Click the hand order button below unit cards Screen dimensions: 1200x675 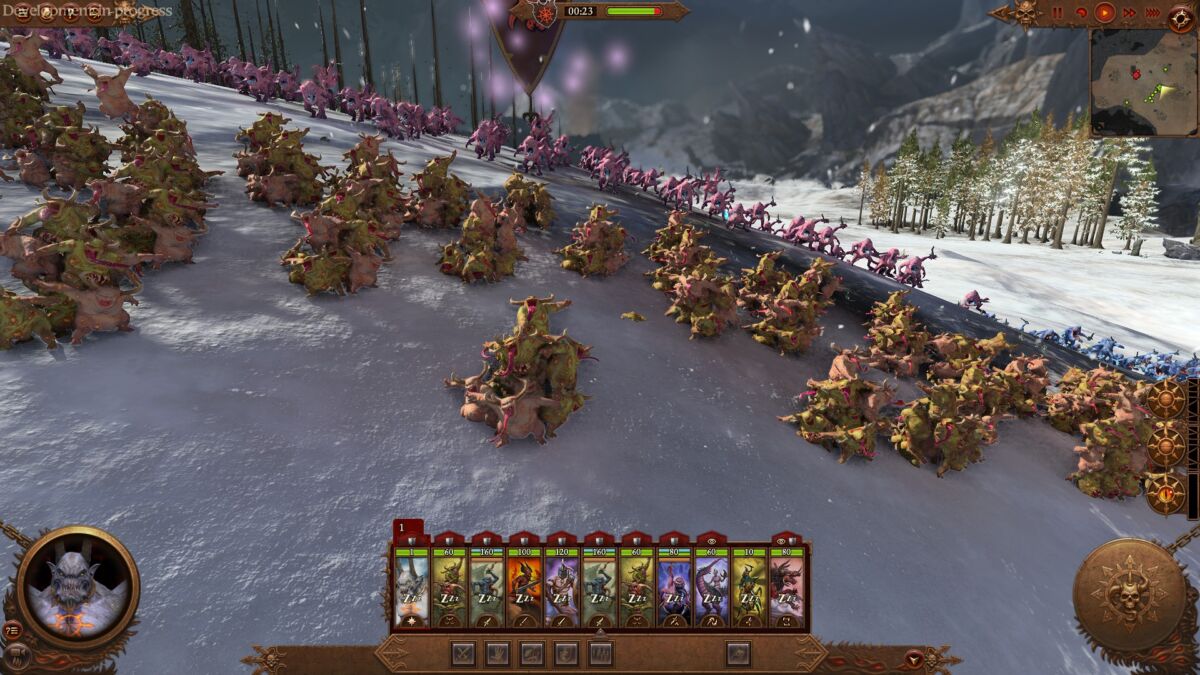click(x=497, y=654)
